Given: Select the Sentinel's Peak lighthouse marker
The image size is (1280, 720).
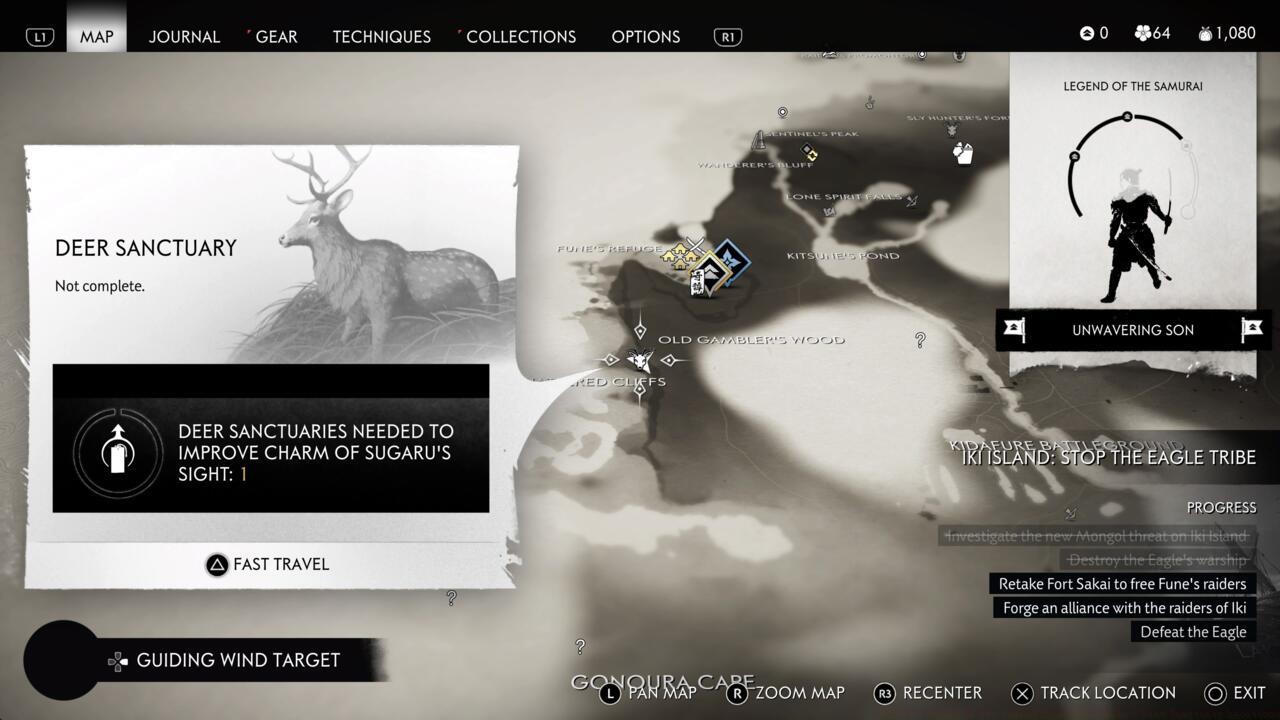Looking at the screenshot, I should click(x=760, y=137).
